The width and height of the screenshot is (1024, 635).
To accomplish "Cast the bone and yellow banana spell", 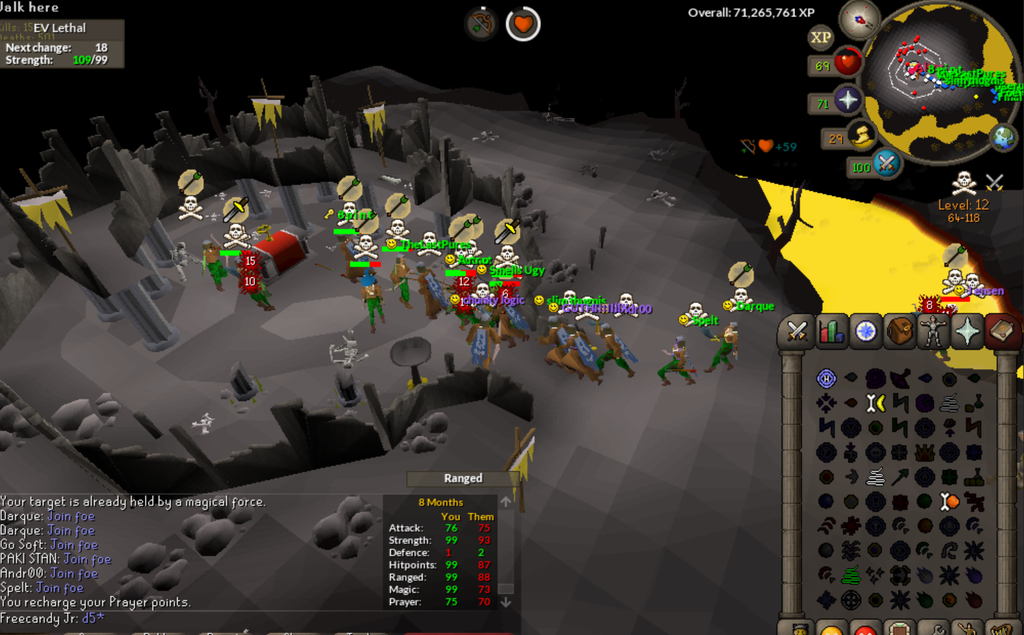I will [x=876, y=403].
